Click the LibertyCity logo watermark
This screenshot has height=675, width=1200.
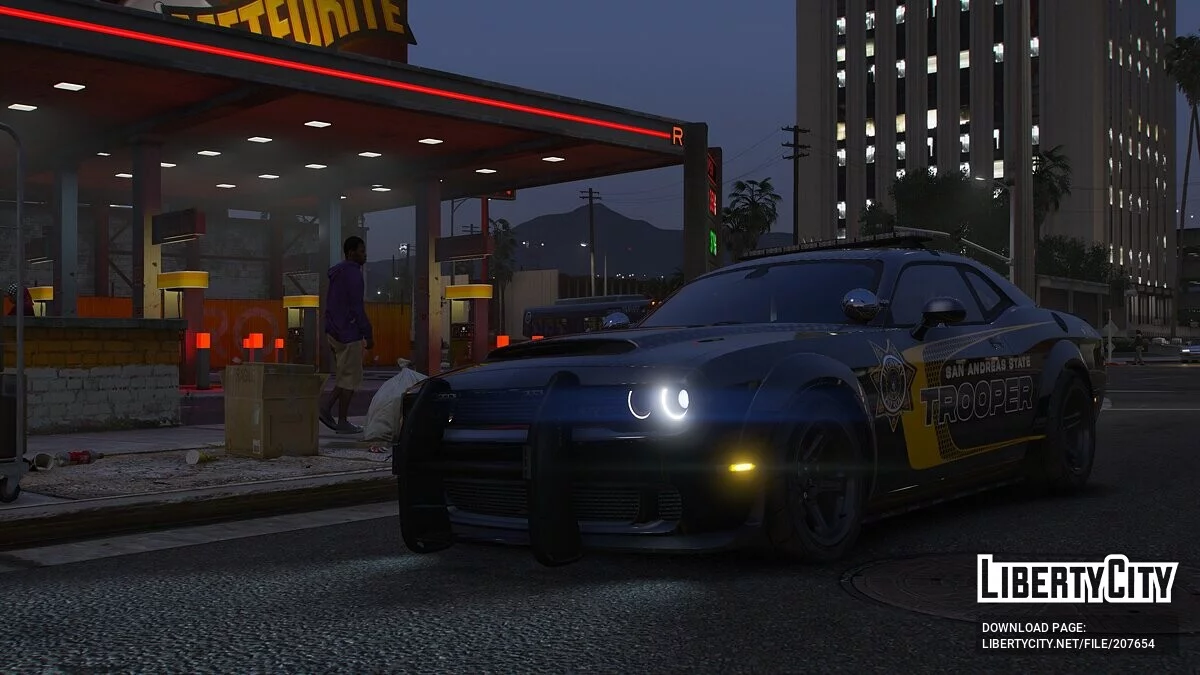pyautogui.click(x=1077, y=579)
